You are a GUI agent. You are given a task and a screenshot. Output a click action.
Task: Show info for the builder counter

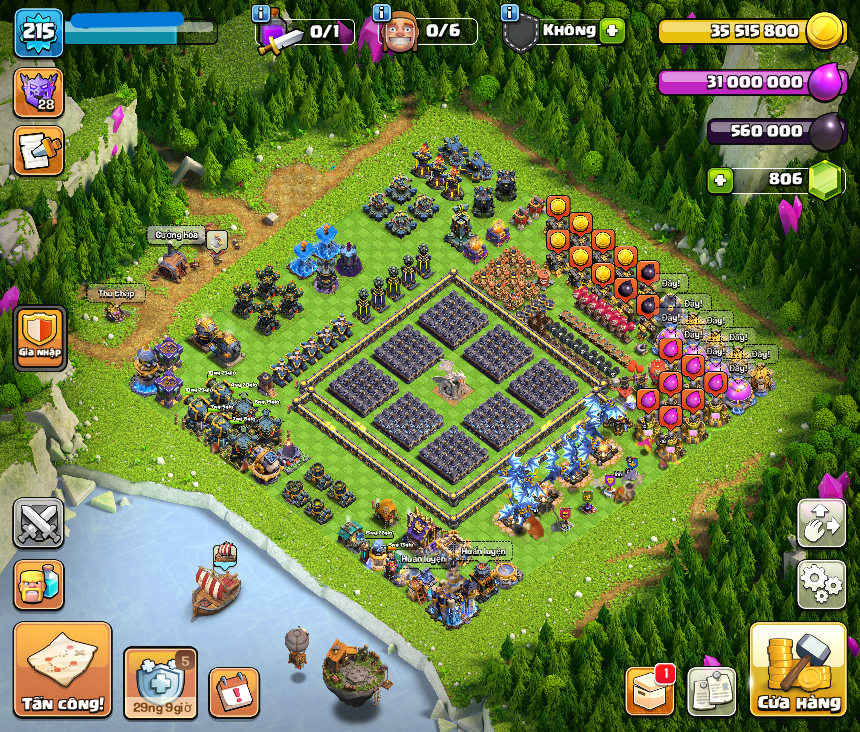381,13
